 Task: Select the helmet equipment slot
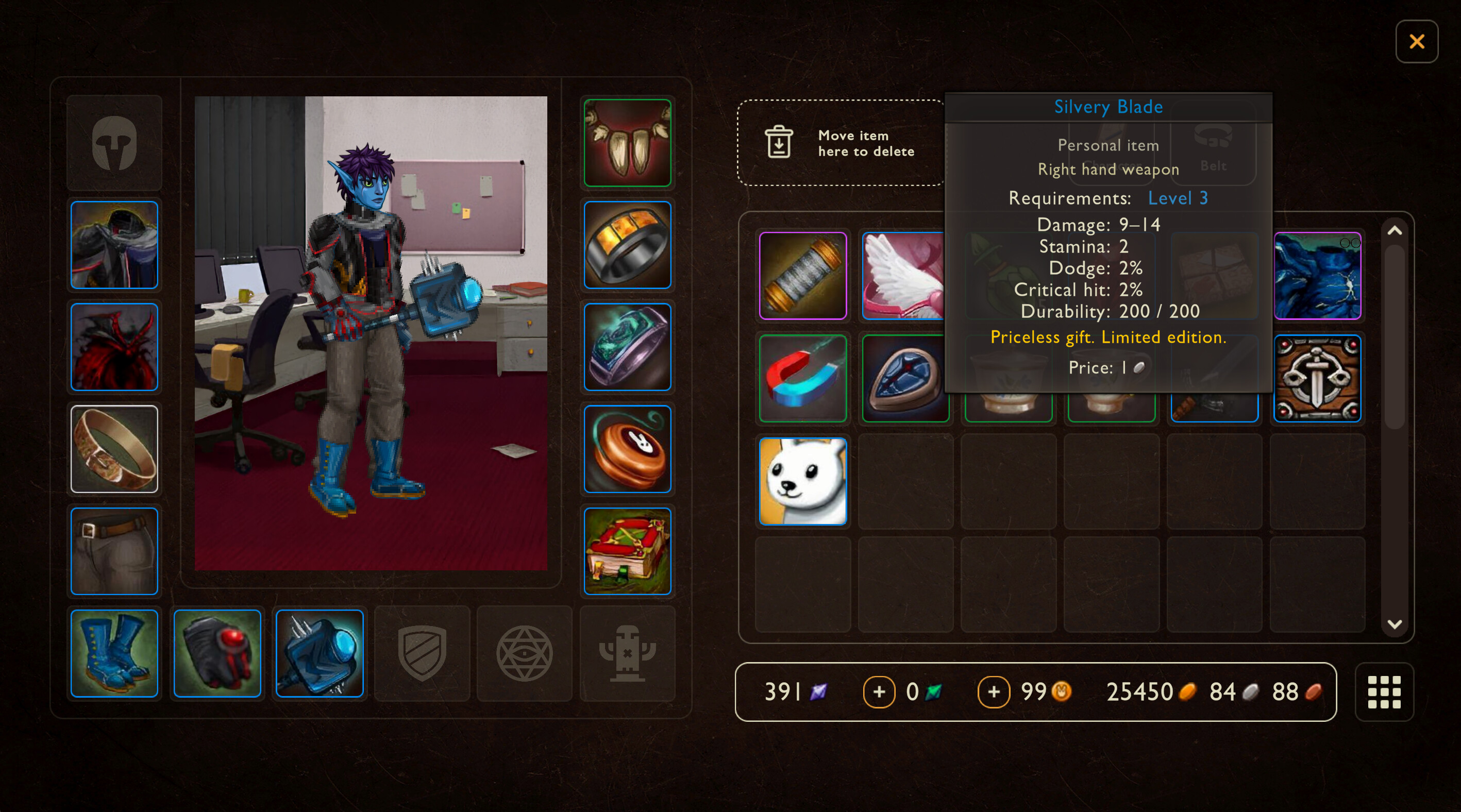point(114,143)
